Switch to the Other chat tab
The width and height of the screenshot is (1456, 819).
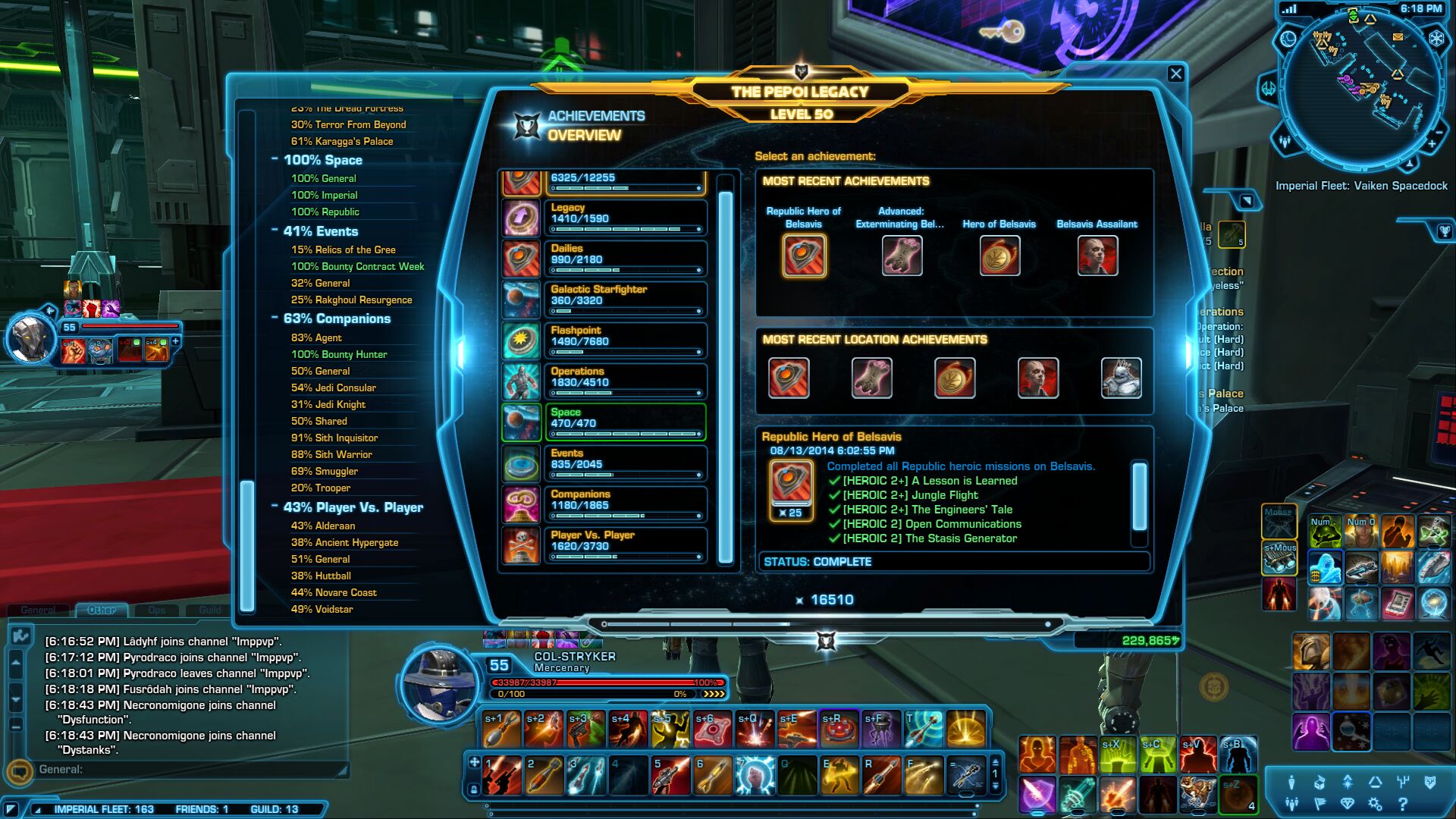pyautogui.click(x=102, y=610)
